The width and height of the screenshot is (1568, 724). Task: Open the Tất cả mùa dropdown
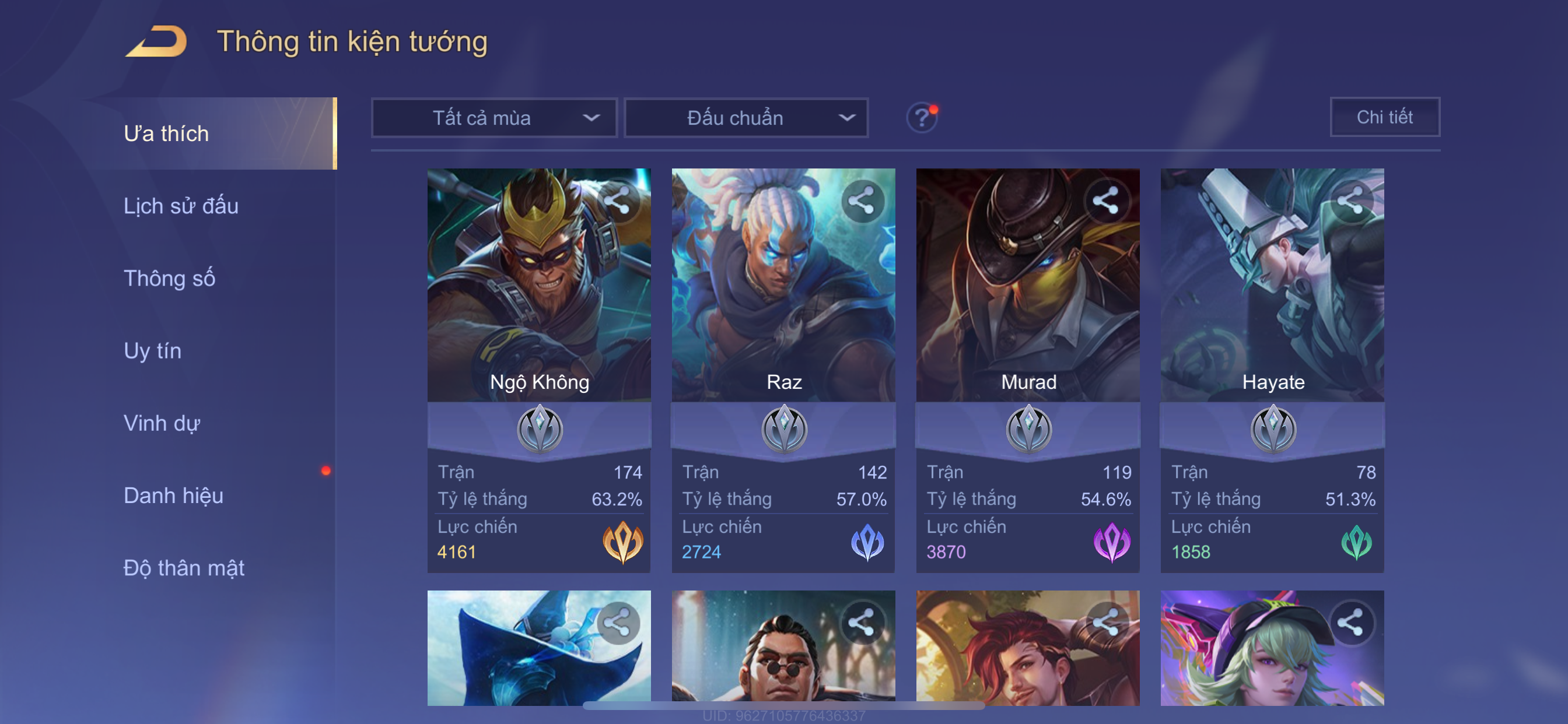[494, 118]
